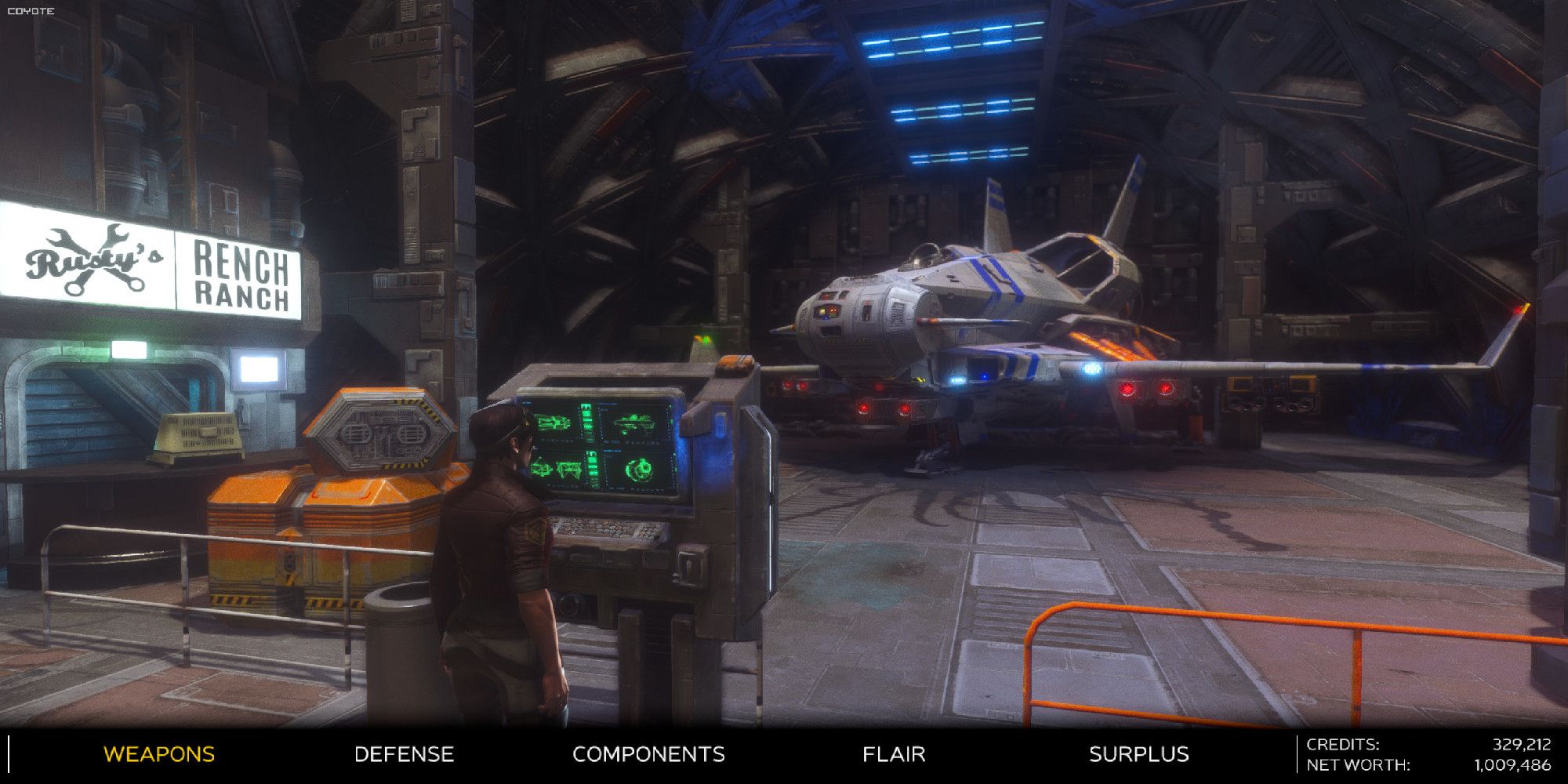The width and height of the screenshot is (1568, 784).
Task: Click the wall-mounted monitor by the doorway
Action: (x=259, y=367)
